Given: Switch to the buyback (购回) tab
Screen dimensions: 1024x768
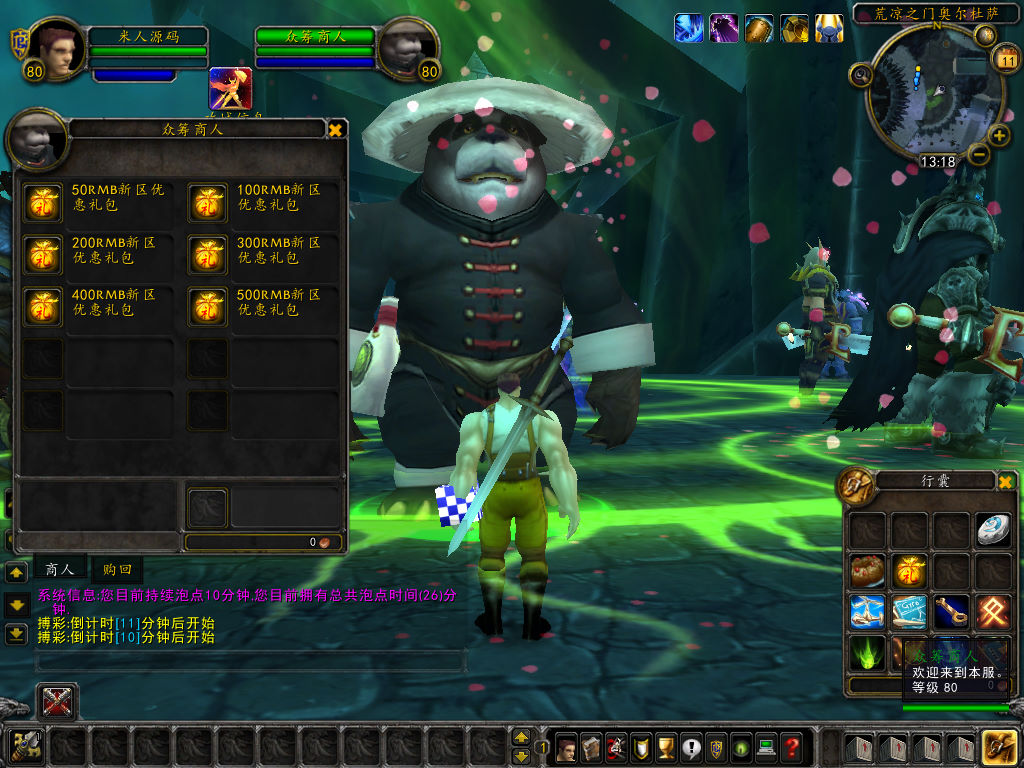Looking at the screenshot, I should (116, 569).
